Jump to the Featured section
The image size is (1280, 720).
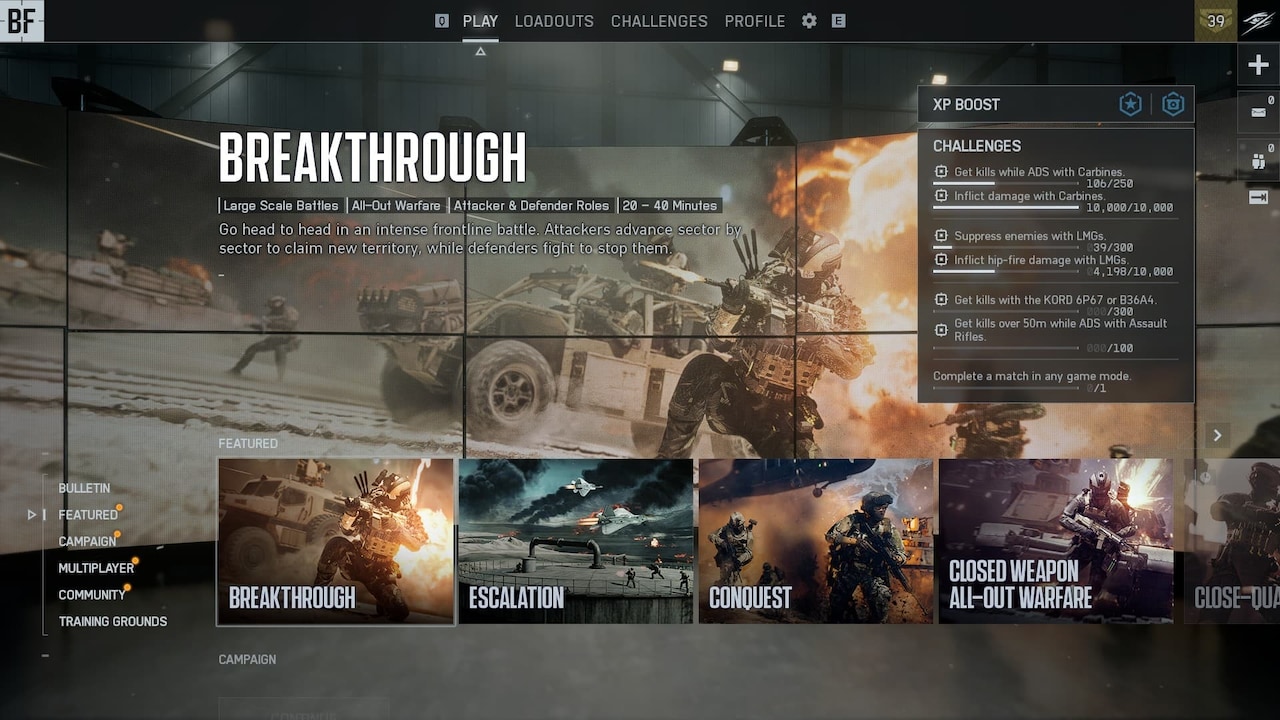[88, 515]
